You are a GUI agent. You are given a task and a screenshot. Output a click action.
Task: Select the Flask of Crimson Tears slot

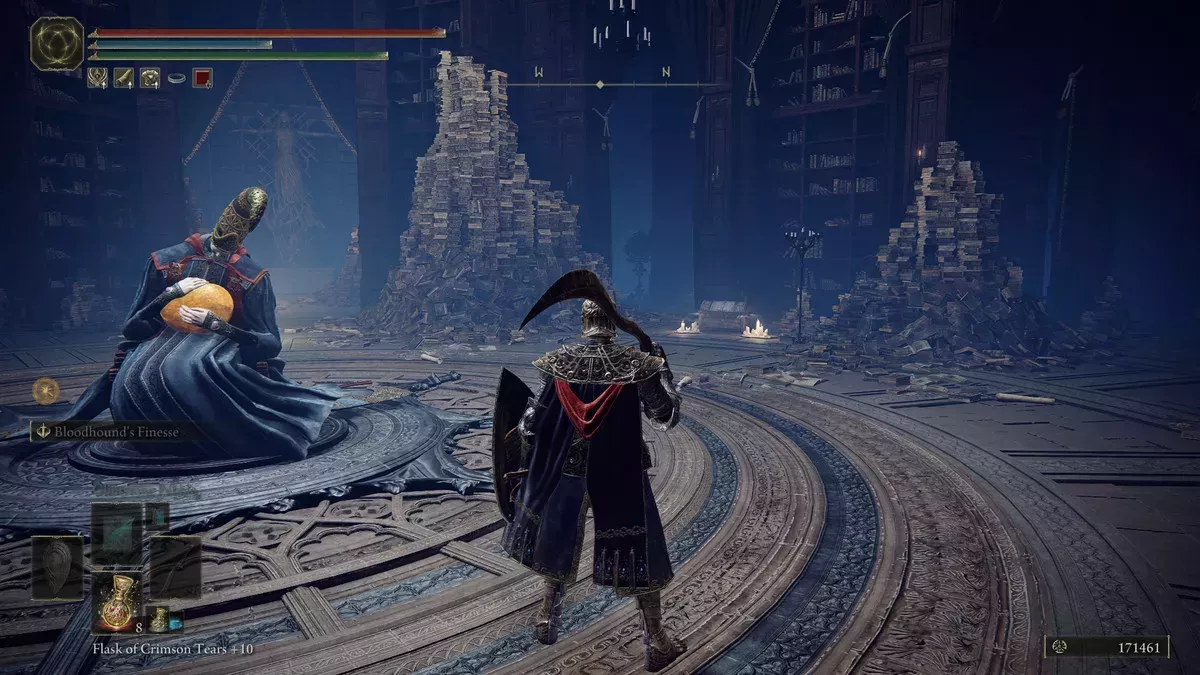click(x=118, y=600)
